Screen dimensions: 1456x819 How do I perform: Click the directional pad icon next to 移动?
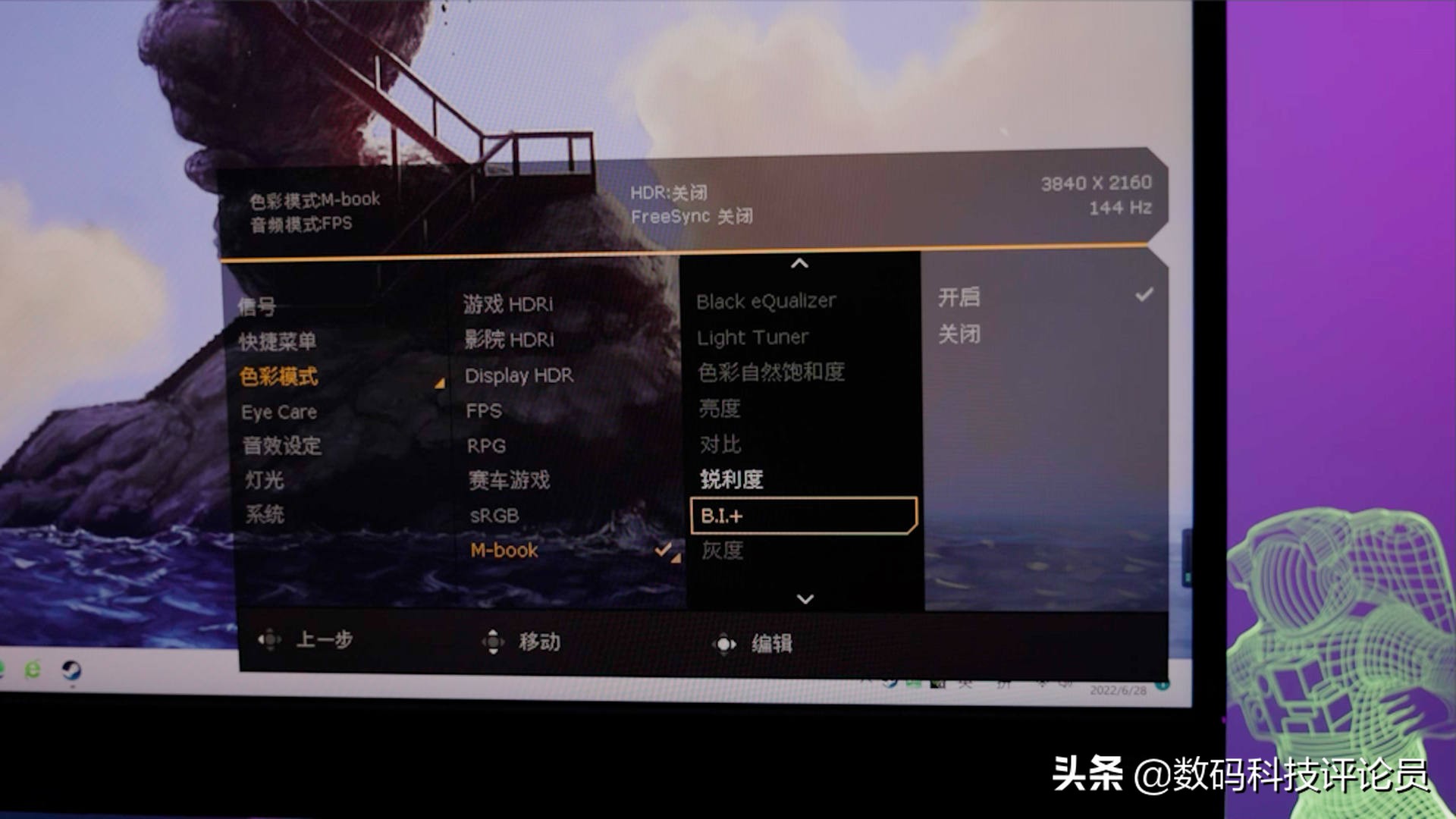pos(494,641)
